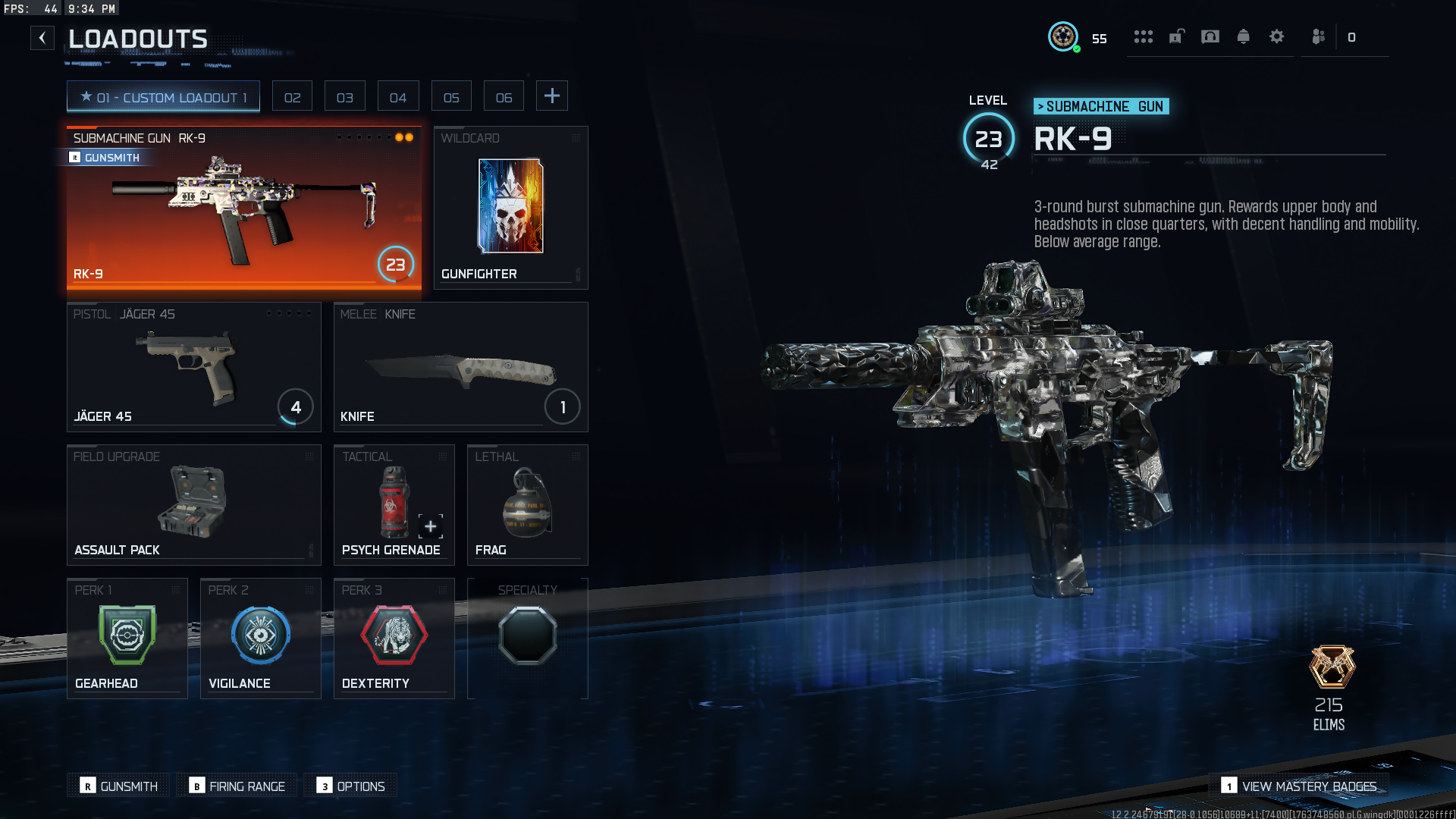Go back from the Loadouts screen
Image resolution: width=1456 pixels, height=819 pixels.
[42, 38]
